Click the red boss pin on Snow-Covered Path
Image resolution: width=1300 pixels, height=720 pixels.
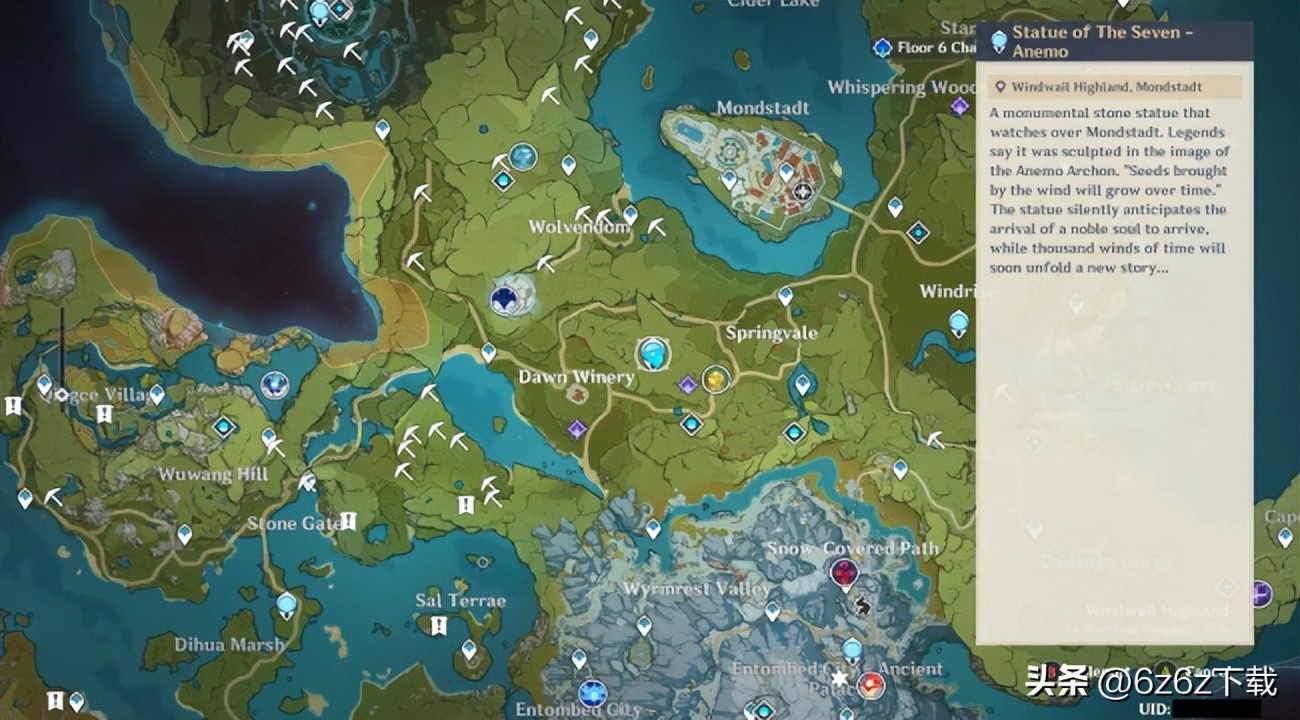coord(846,573)
